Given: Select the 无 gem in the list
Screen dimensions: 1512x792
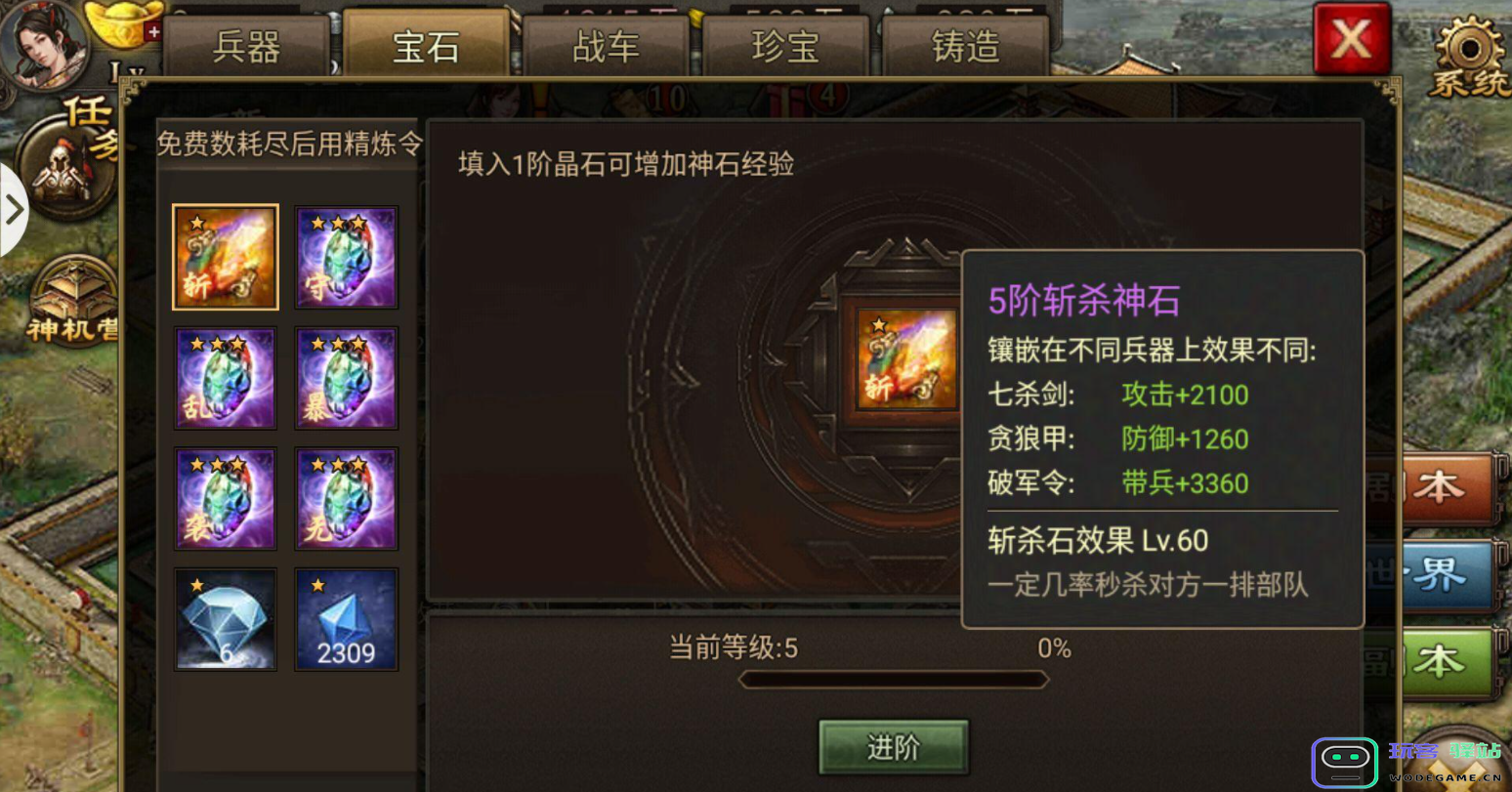Looking at the screenshot, I should pyautogui.click(x=346, y=498).
